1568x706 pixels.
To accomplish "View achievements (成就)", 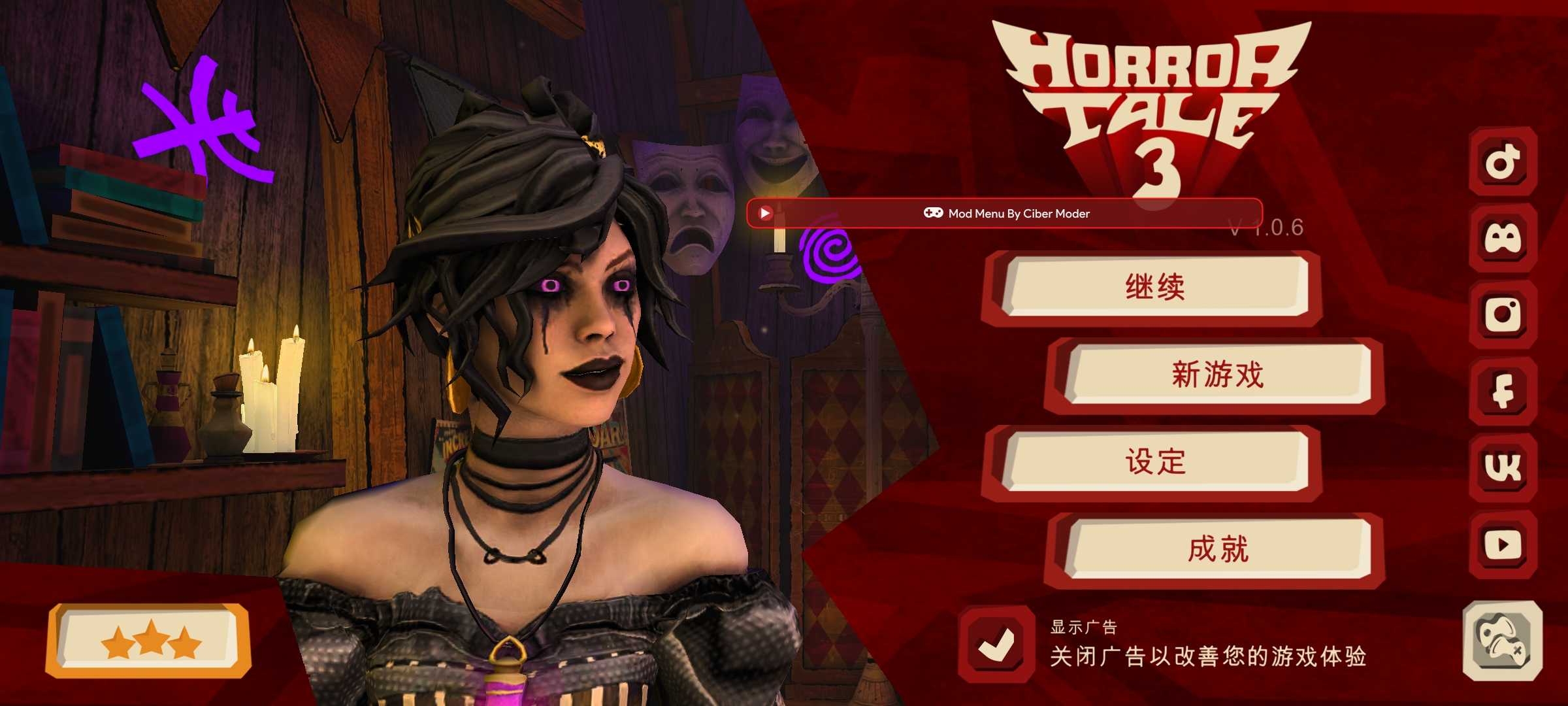I will [1218, 549].
